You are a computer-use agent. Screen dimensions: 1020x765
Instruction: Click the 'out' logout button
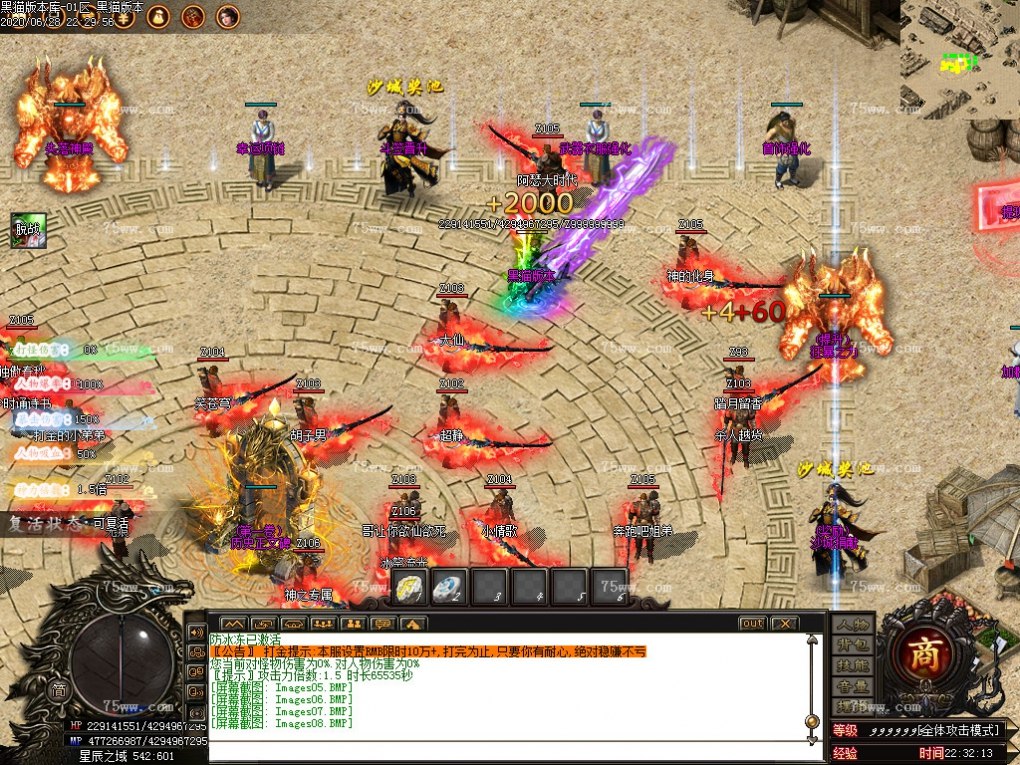[x=753, y=624]
